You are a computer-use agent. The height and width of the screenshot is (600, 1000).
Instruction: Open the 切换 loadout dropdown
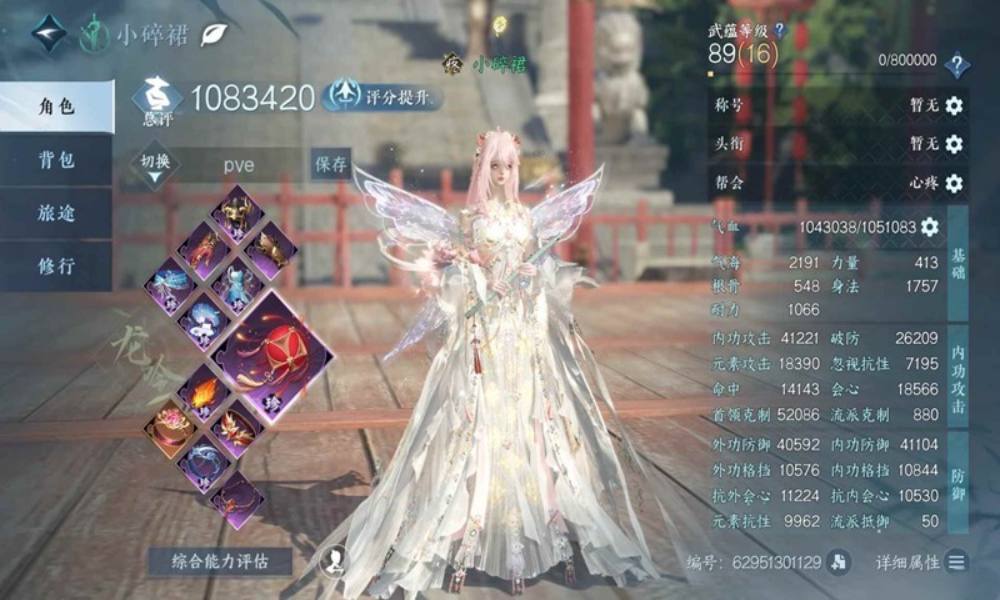coord(154,166)
